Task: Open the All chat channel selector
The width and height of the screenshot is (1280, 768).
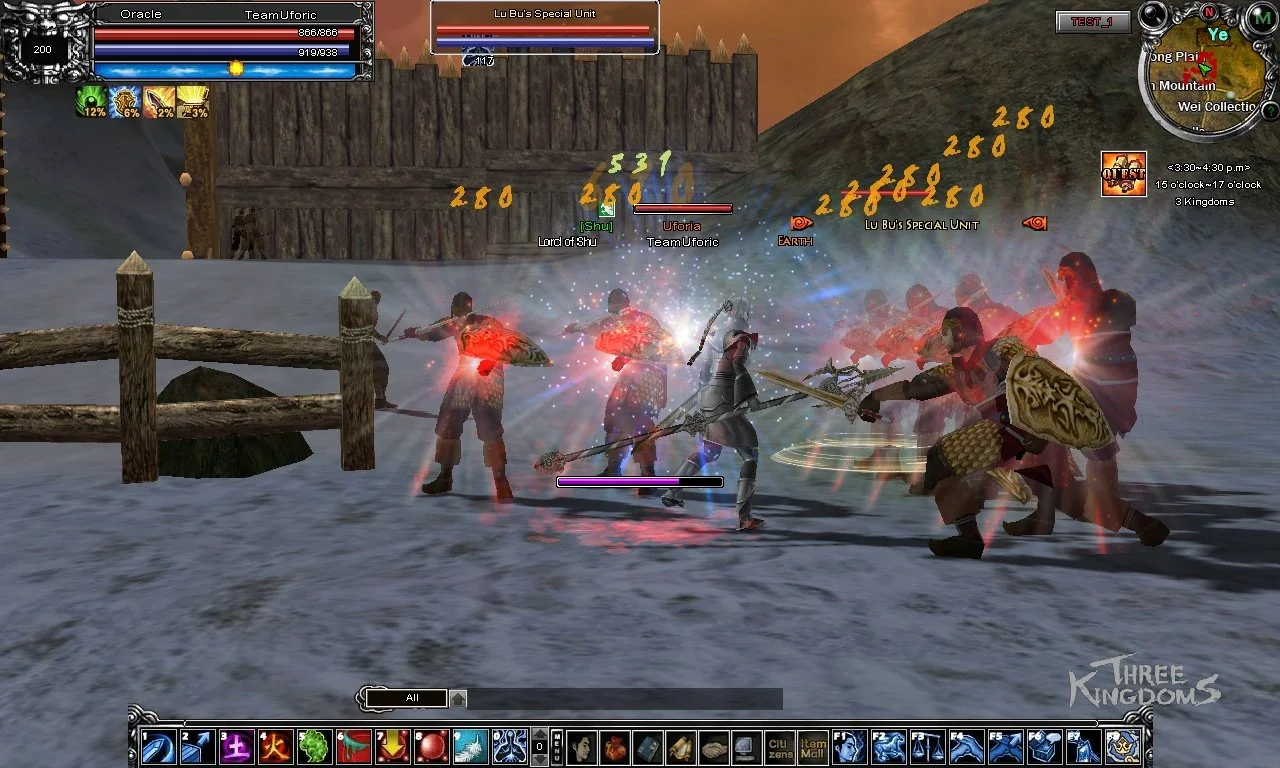Action: coord(407,697)
